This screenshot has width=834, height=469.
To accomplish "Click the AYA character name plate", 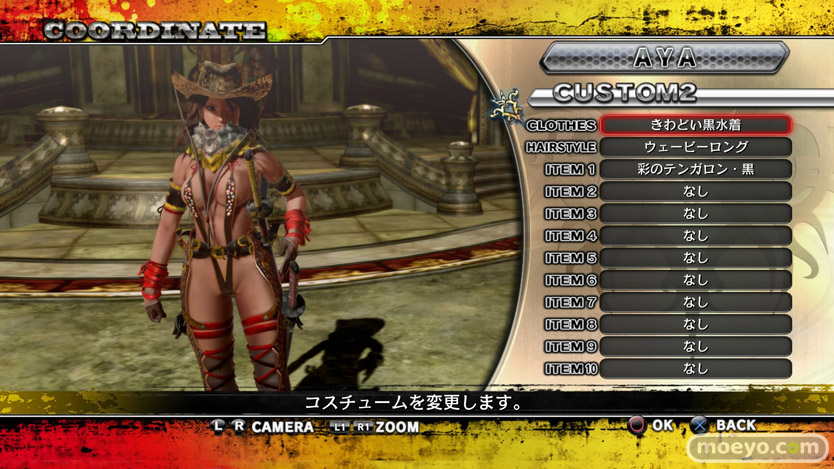I will 664,57.
